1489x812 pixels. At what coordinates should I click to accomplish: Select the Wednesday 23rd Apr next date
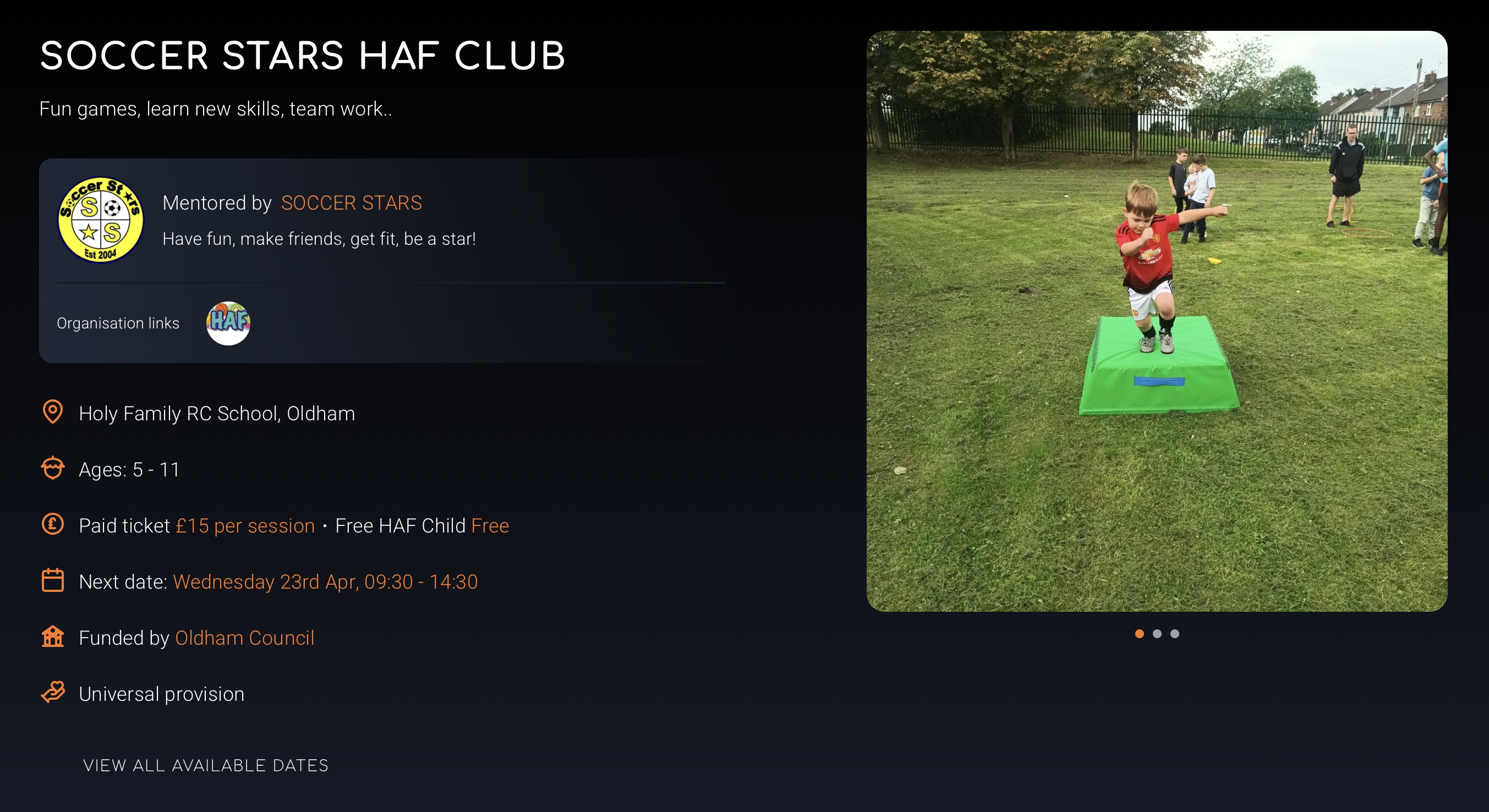click(x=325, y=581)
